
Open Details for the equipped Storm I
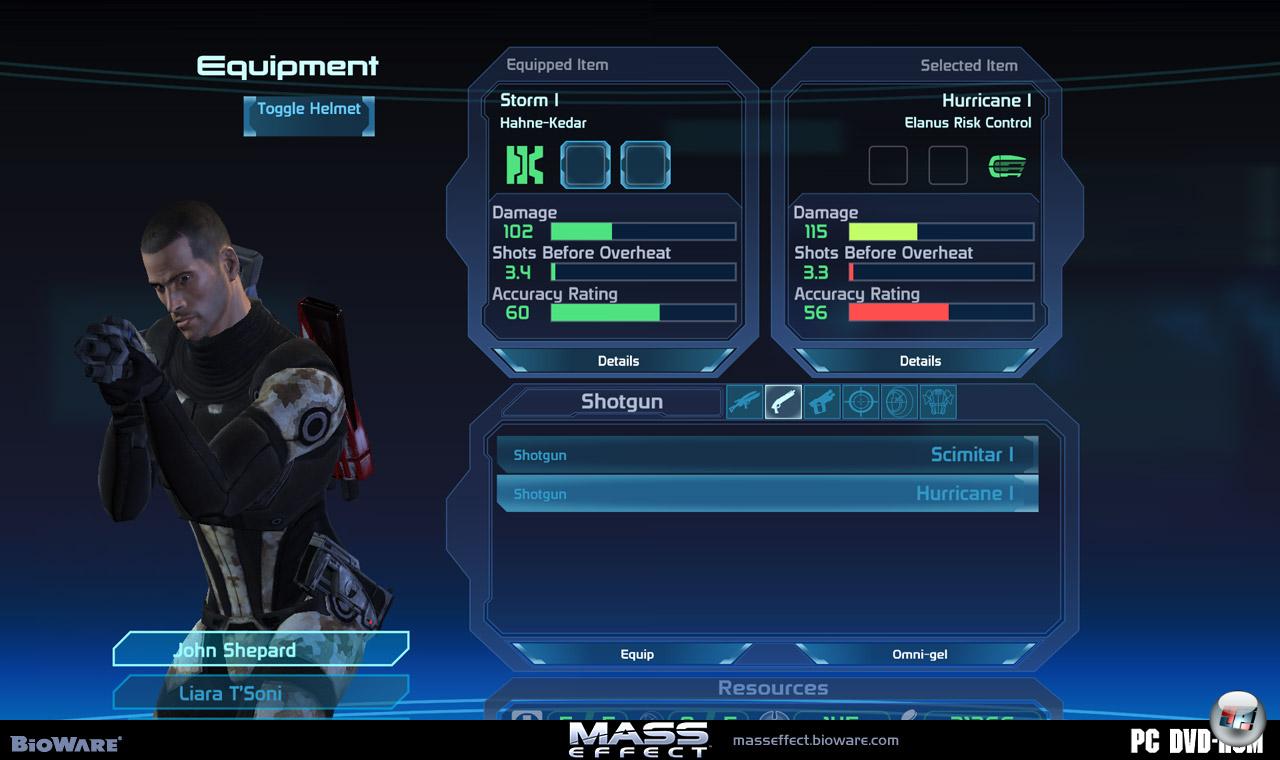618,361
